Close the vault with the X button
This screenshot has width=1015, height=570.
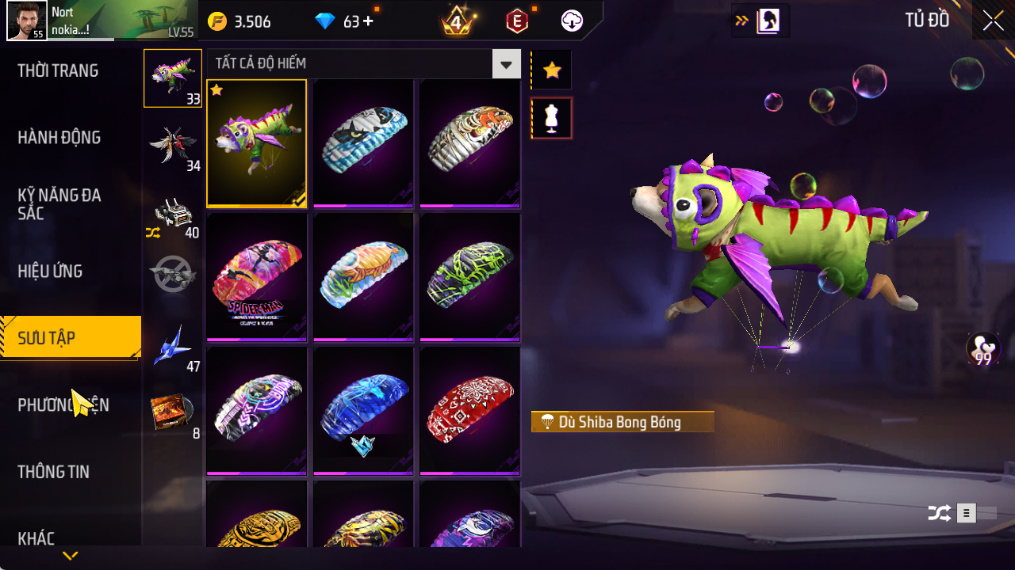pyautogui.click(x=992, y=21)
